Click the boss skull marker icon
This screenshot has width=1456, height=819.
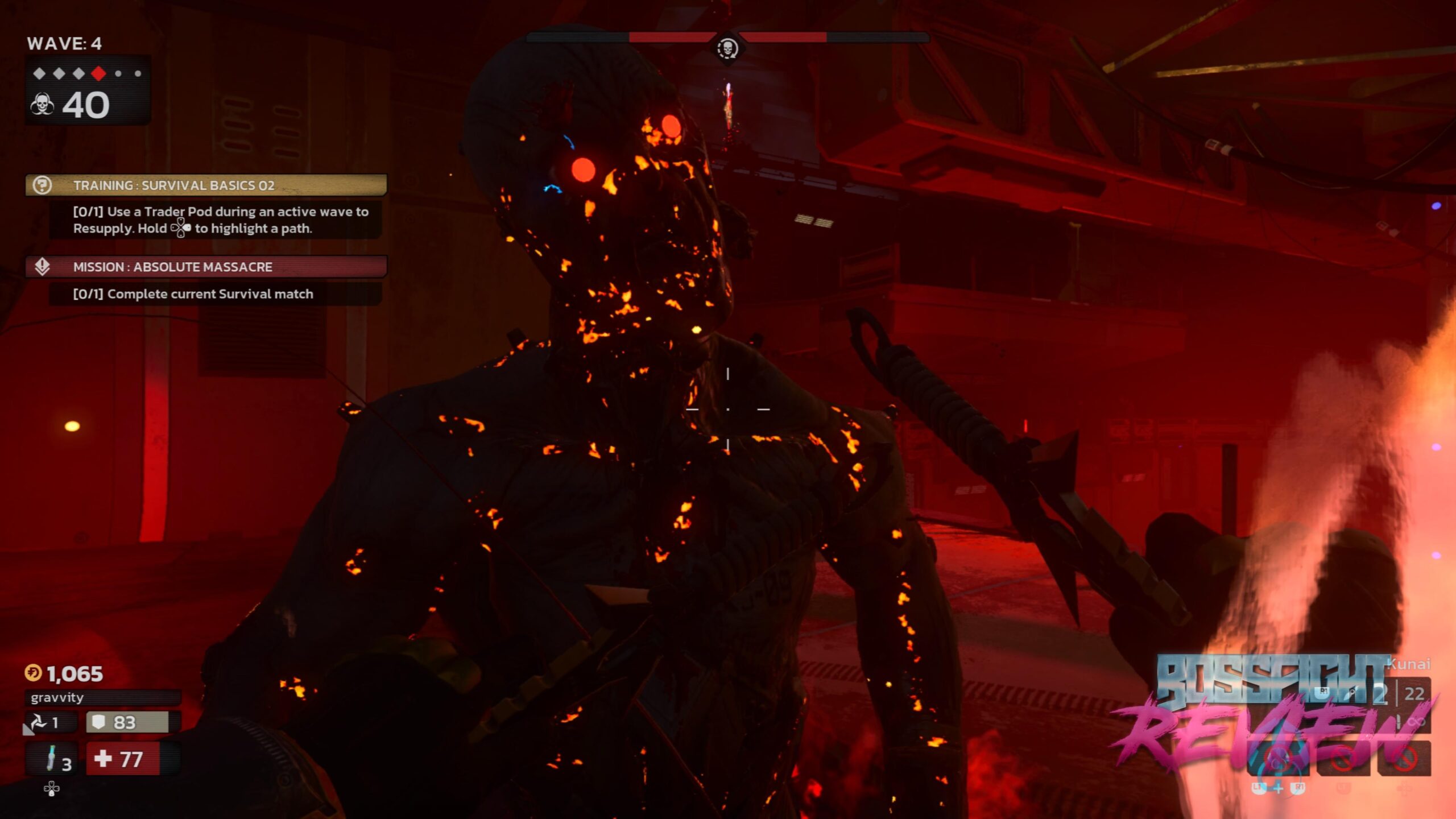click(727, 48)
